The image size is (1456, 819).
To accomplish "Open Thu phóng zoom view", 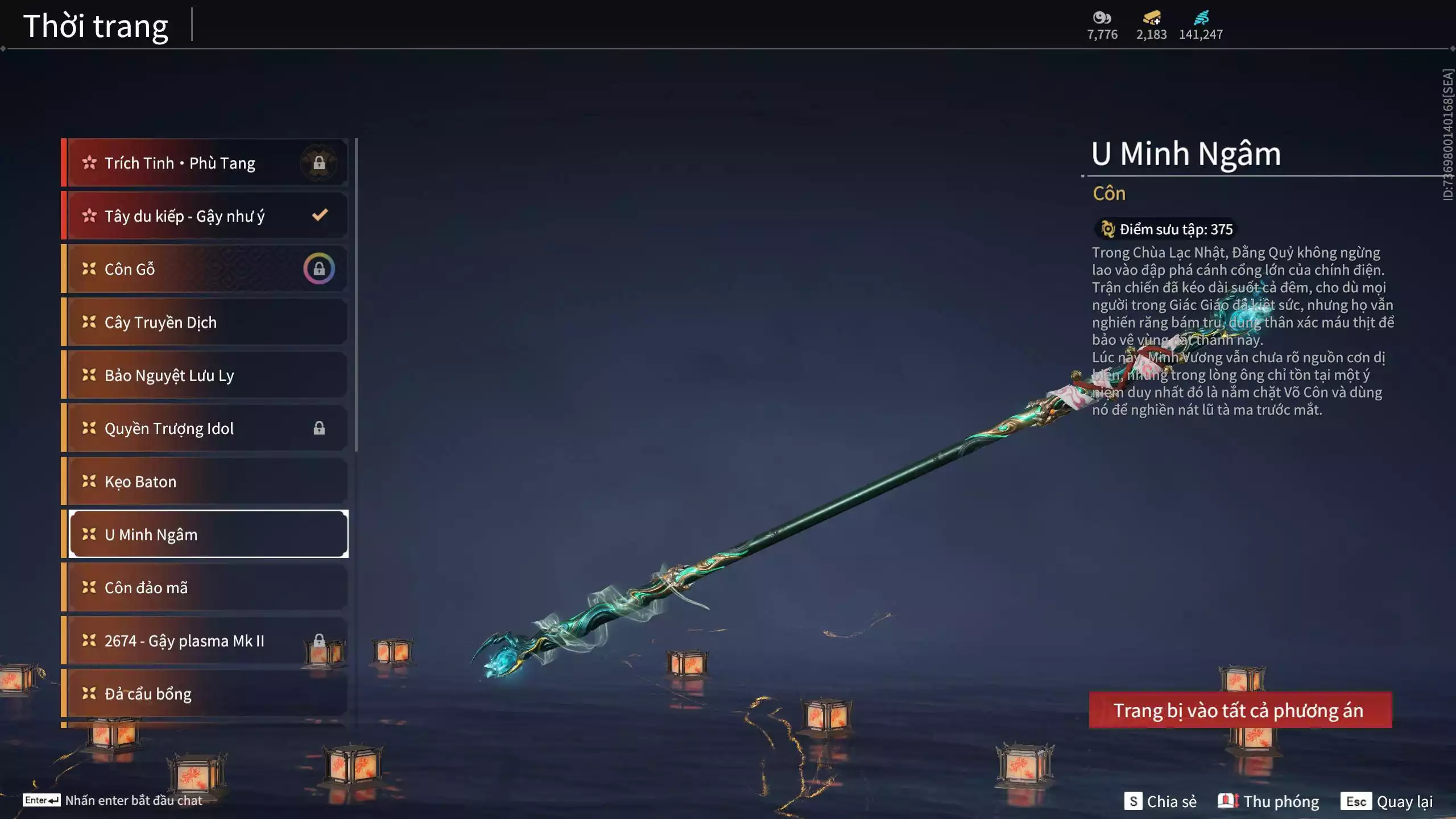I will pyautogui.click(x=1268, y=801).
